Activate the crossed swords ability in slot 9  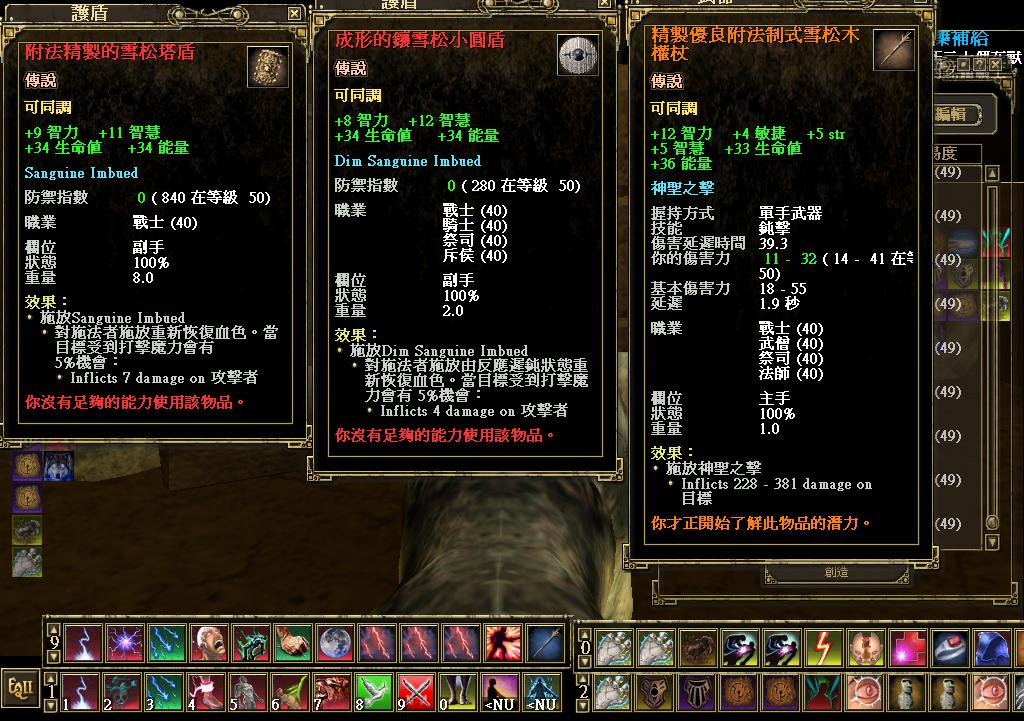click(x=417, y=692)
